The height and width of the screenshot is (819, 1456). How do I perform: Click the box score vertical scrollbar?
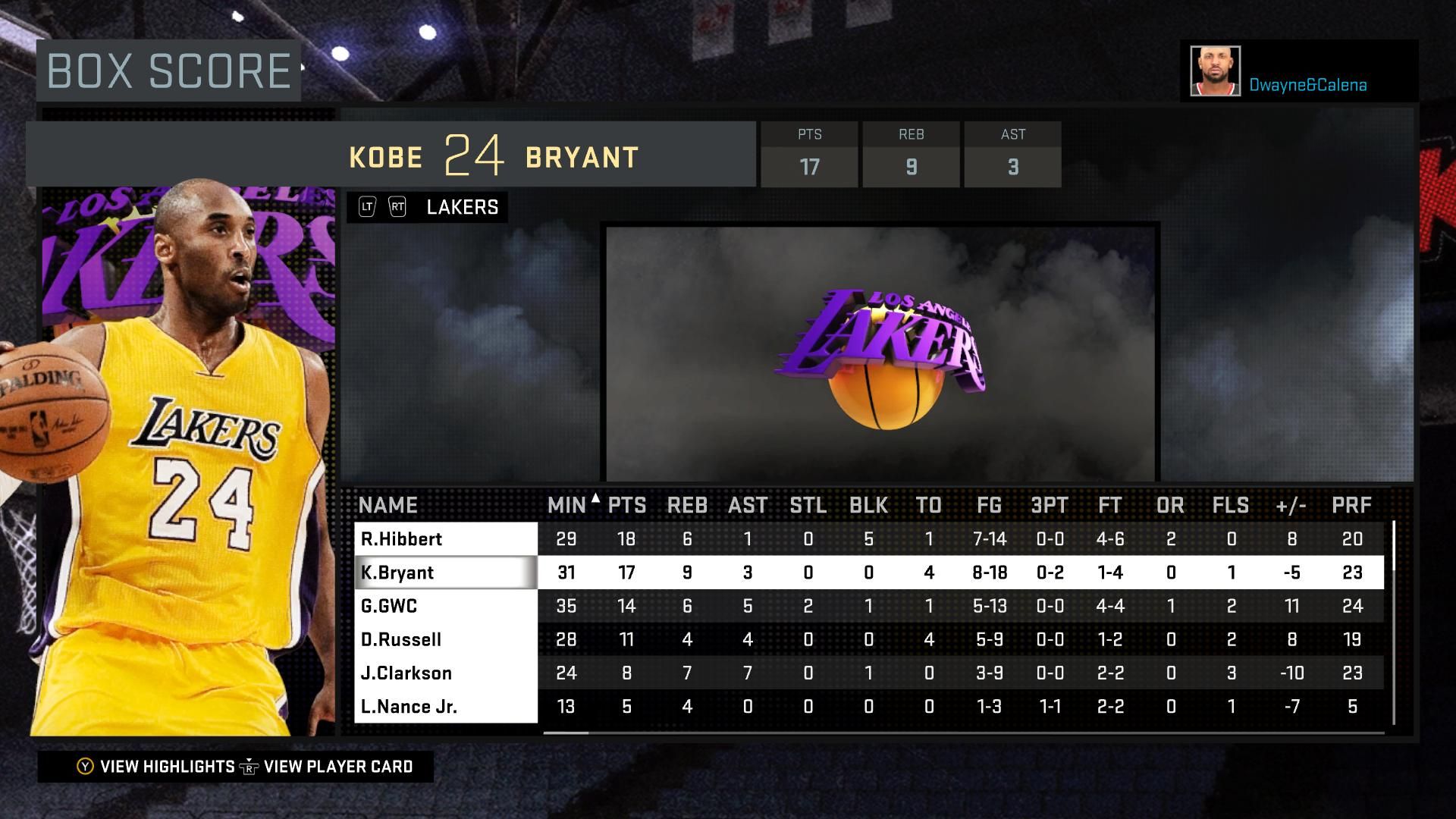1394,622
